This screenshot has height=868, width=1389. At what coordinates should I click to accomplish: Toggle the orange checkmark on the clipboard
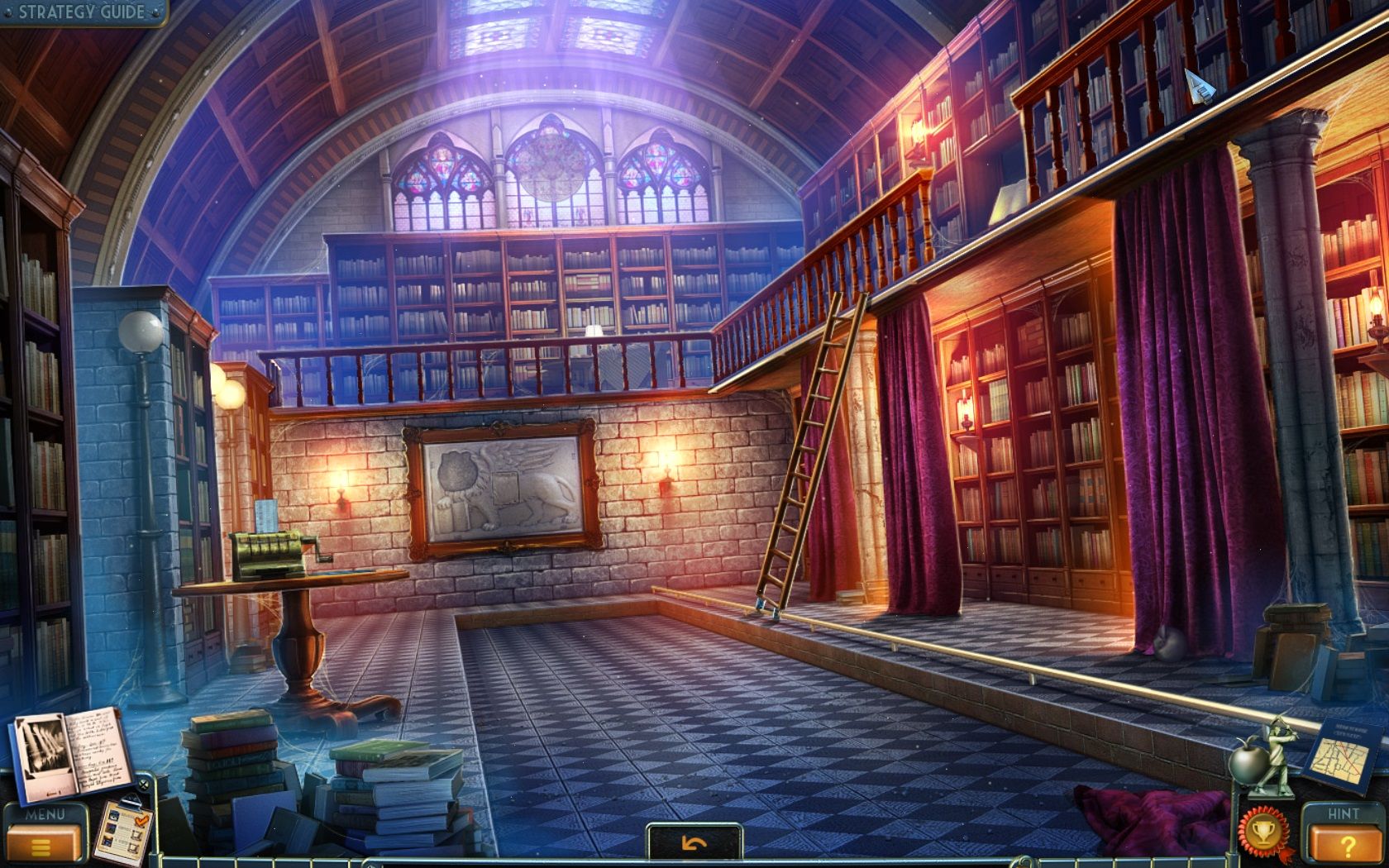coord(141,820)
